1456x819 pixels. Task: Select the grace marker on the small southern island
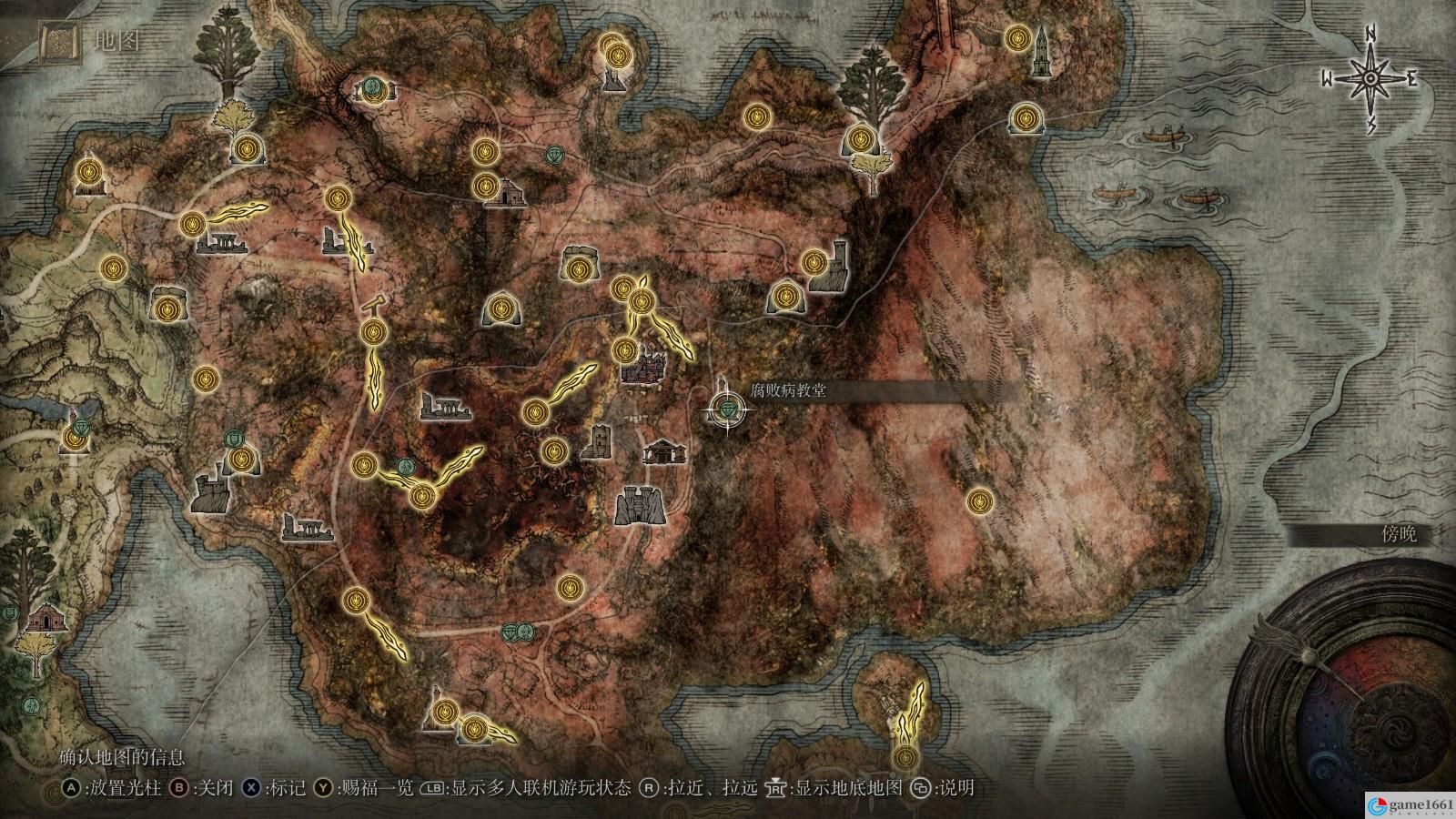(904, 757)
